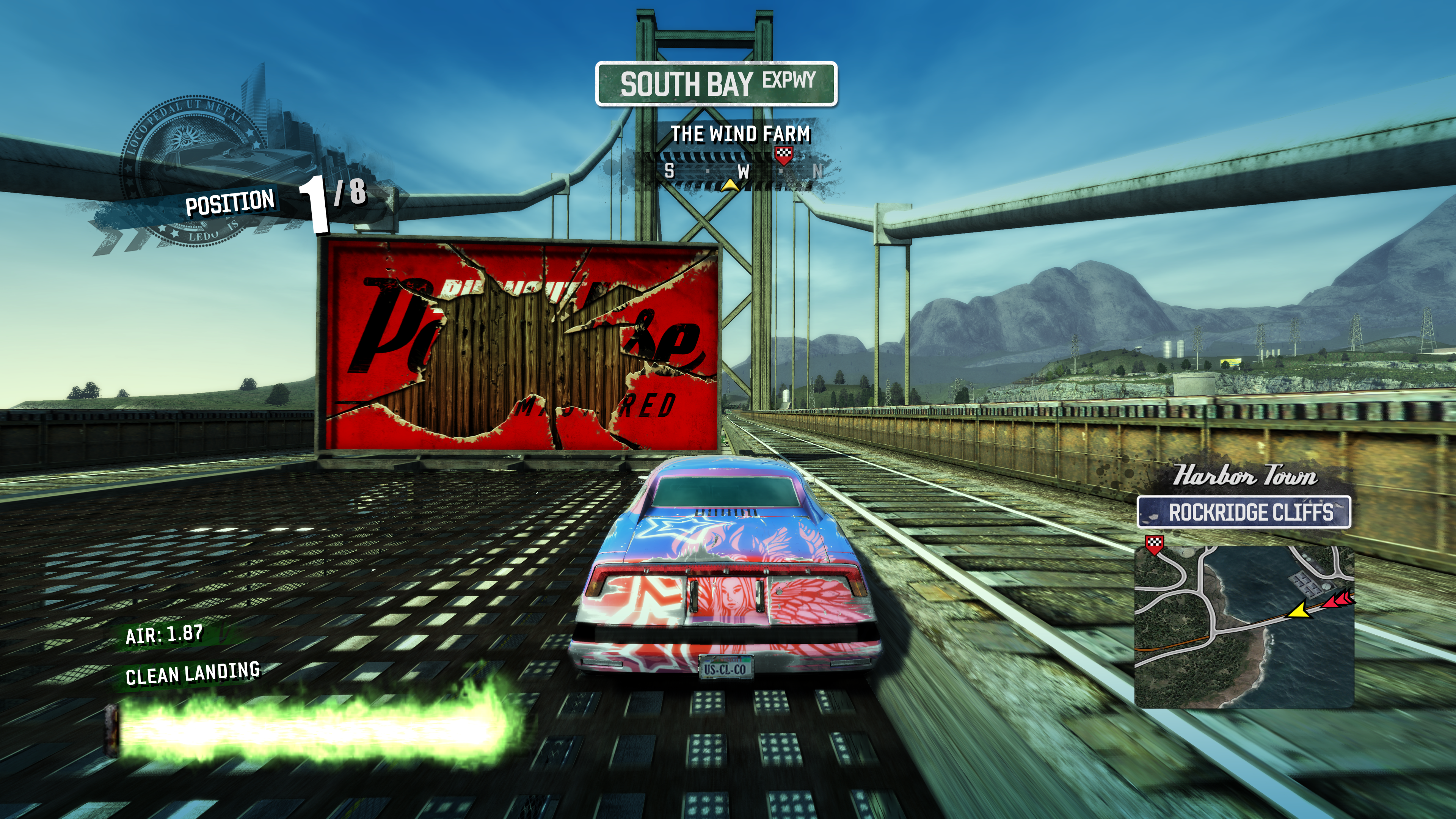1456x819 pixels.
Task: Click the compass checkered finish marker
Action: click(x=783, y=154)
